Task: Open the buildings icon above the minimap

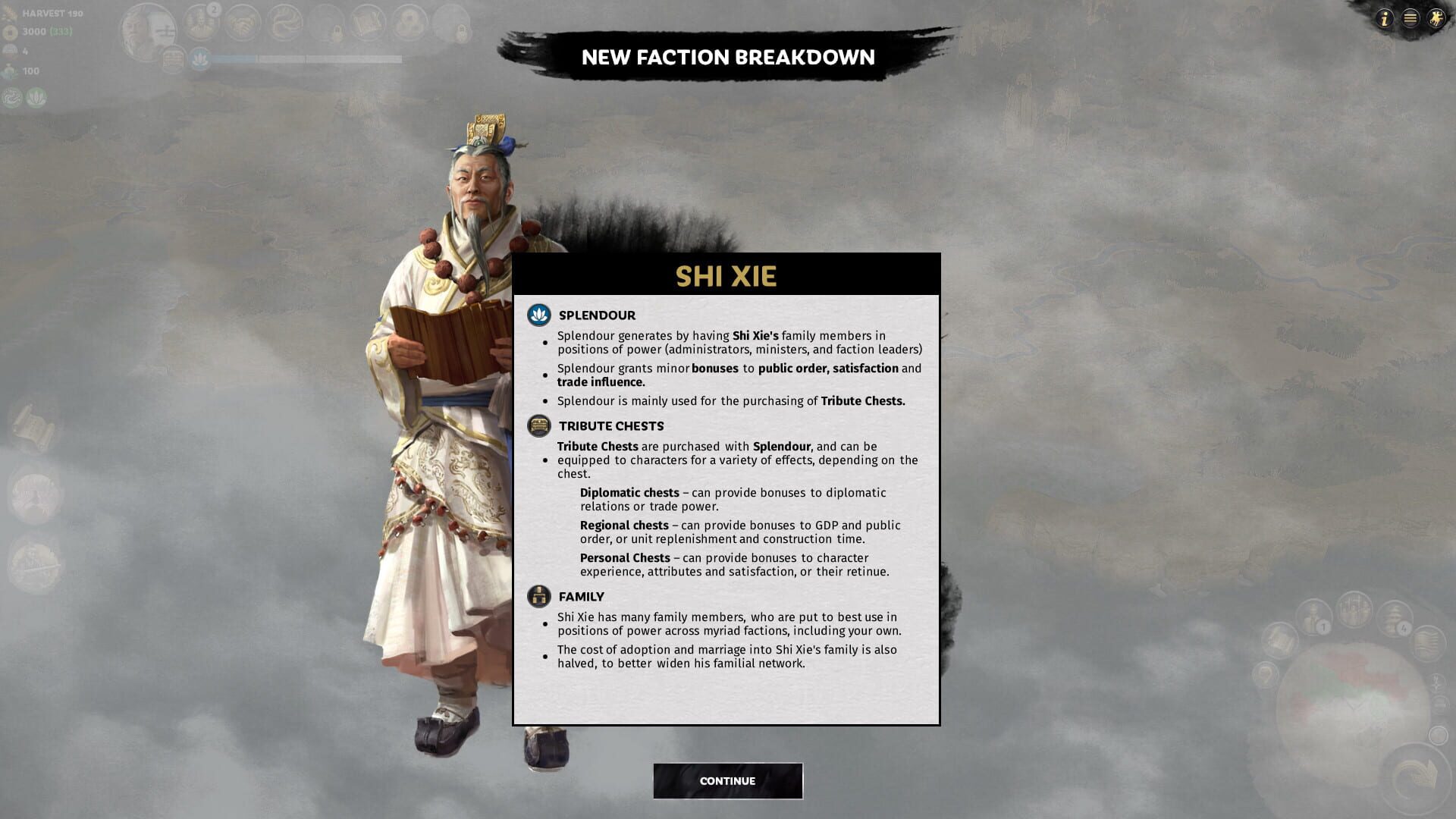Action: tap(1354, 610)
